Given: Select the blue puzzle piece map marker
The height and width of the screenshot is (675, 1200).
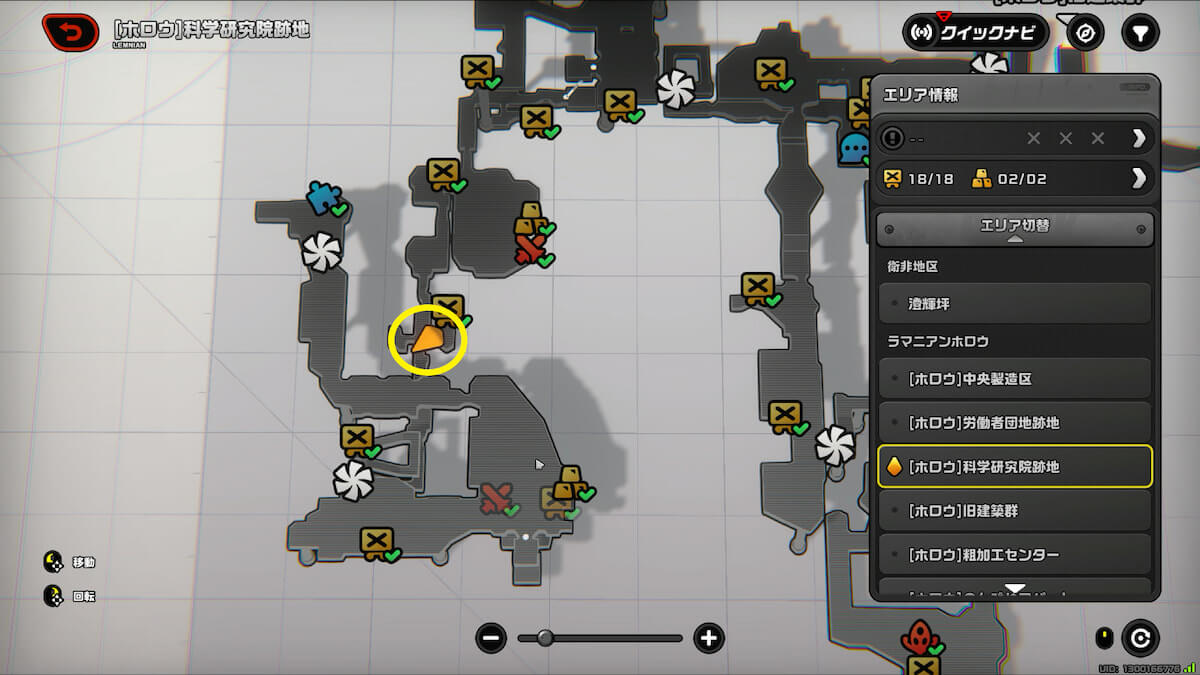Looking at the screenshot, I should [x=323, y=198].
